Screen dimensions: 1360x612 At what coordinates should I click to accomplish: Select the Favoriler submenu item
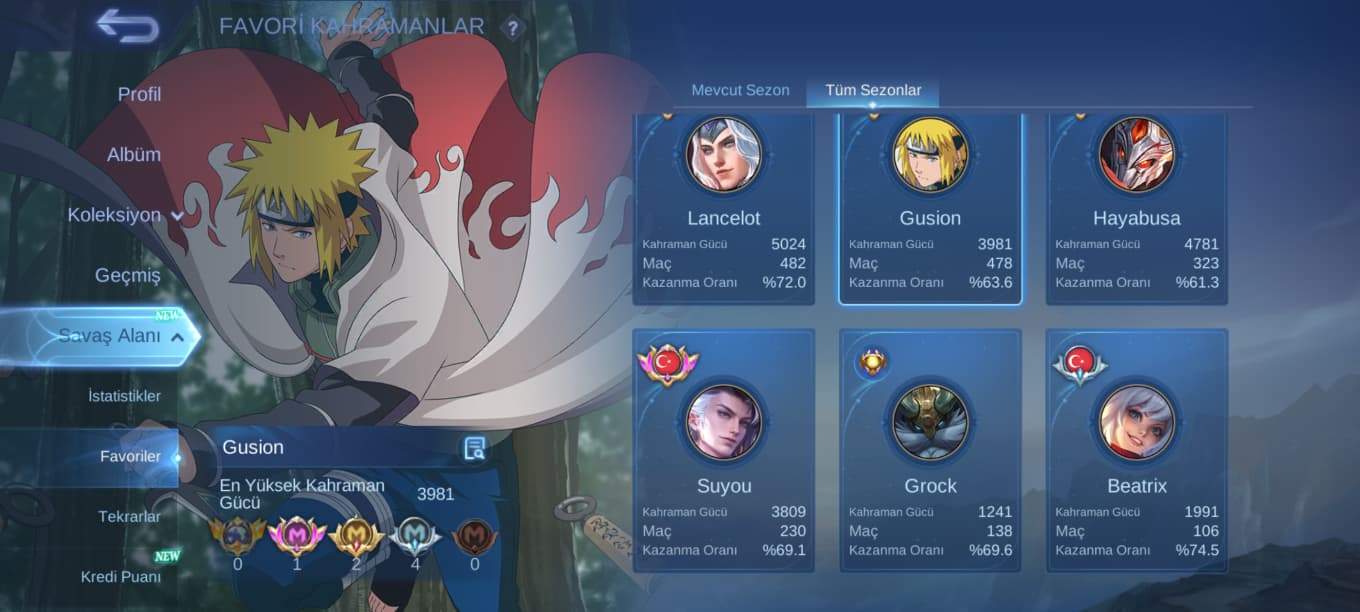pyautogui.click(x=130, y=457)
